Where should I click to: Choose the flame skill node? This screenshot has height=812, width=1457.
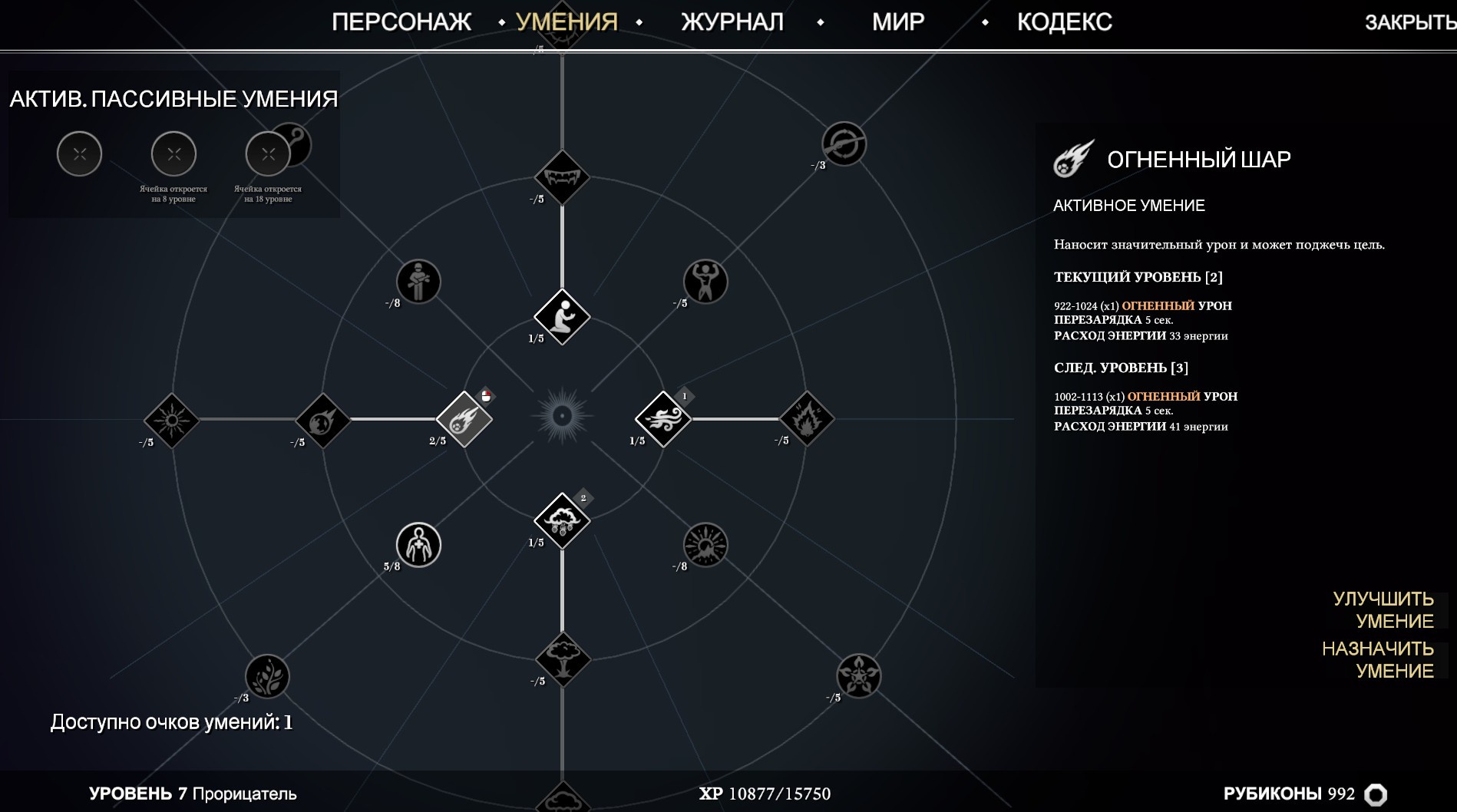[806, 419]
